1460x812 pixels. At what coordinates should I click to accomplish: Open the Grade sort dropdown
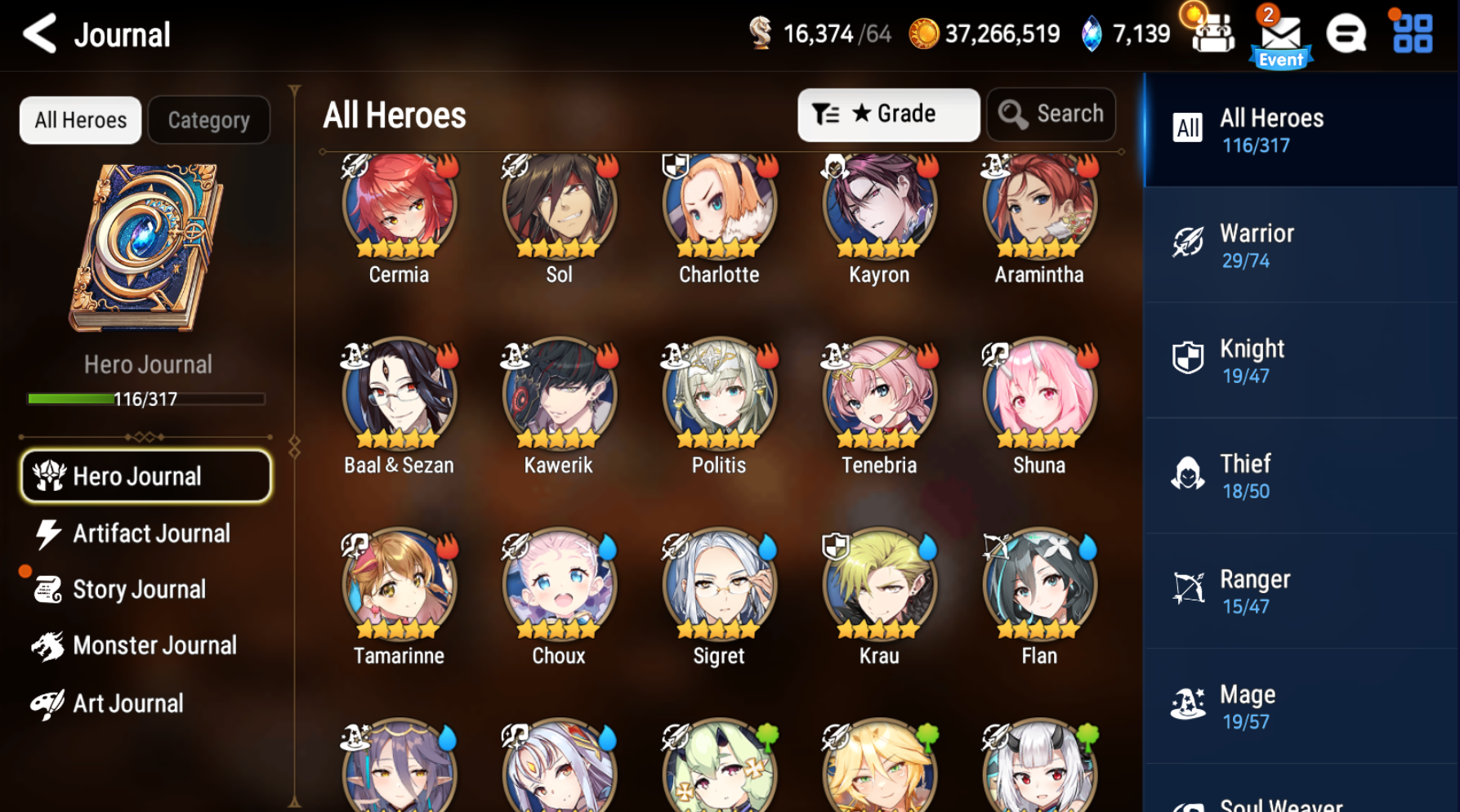888,114
